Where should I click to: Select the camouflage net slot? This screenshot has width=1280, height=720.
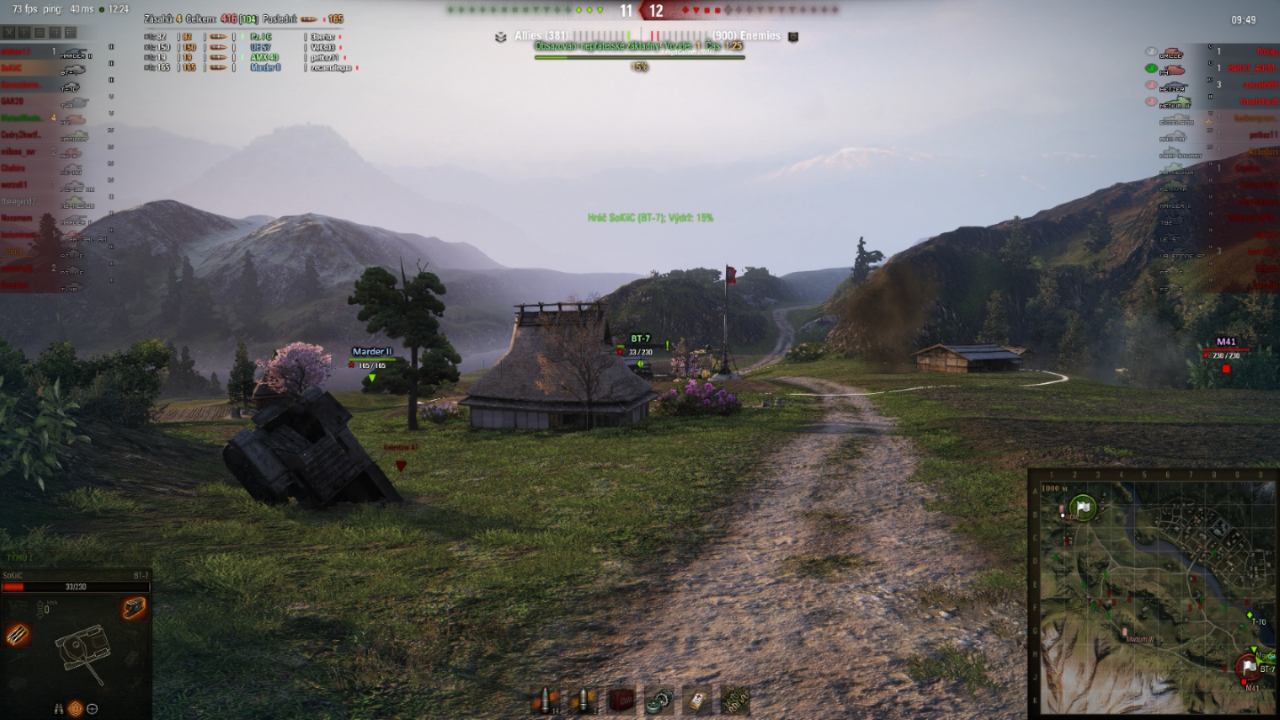(735, 699)
